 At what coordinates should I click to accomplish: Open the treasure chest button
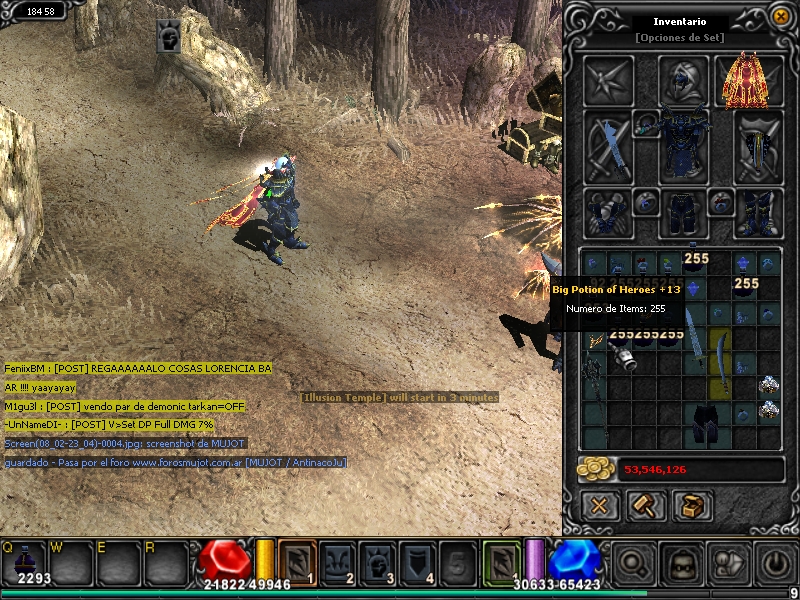click(x=692, y=506)
